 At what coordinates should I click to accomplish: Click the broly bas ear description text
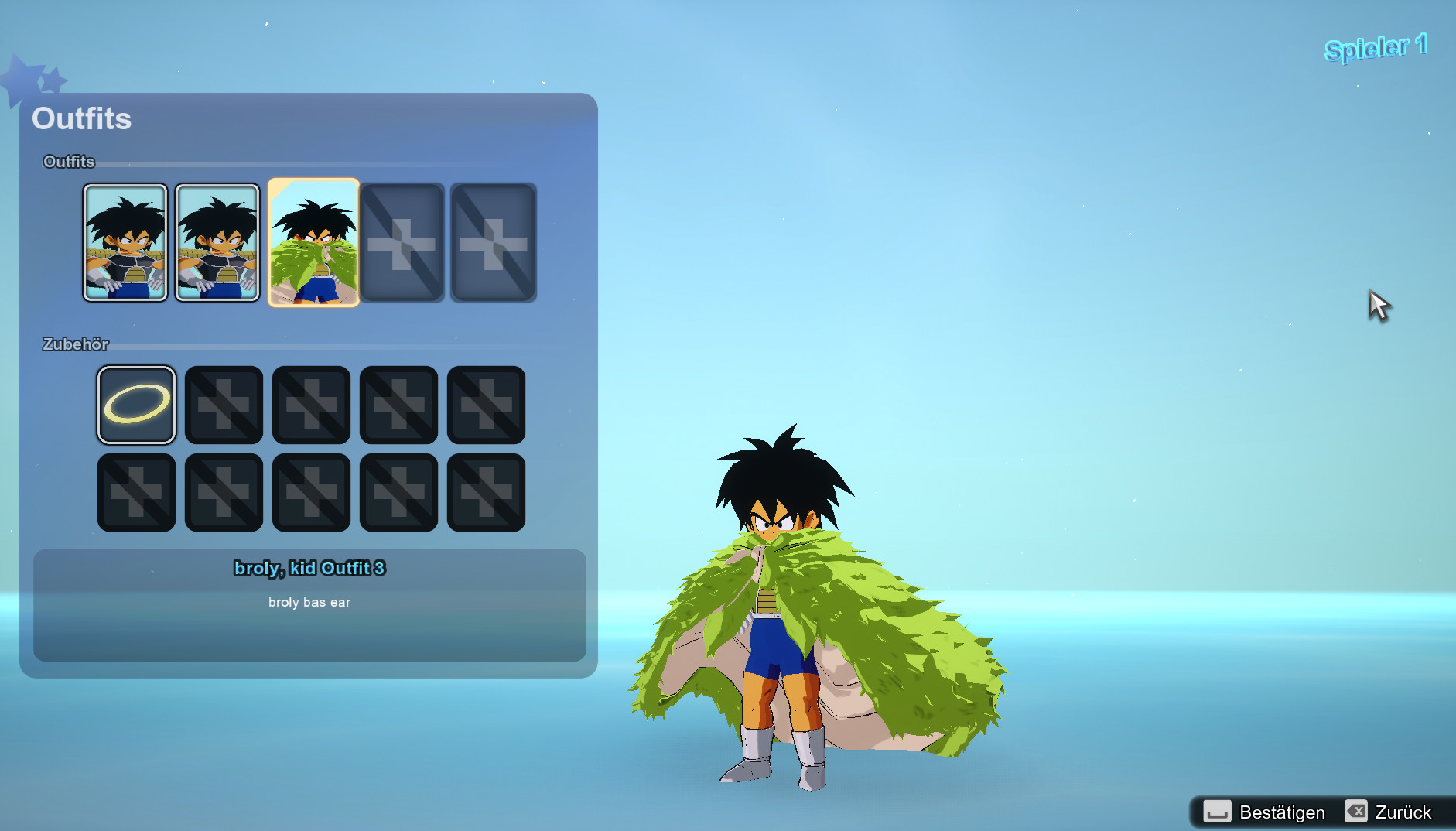tap(309, 601)
